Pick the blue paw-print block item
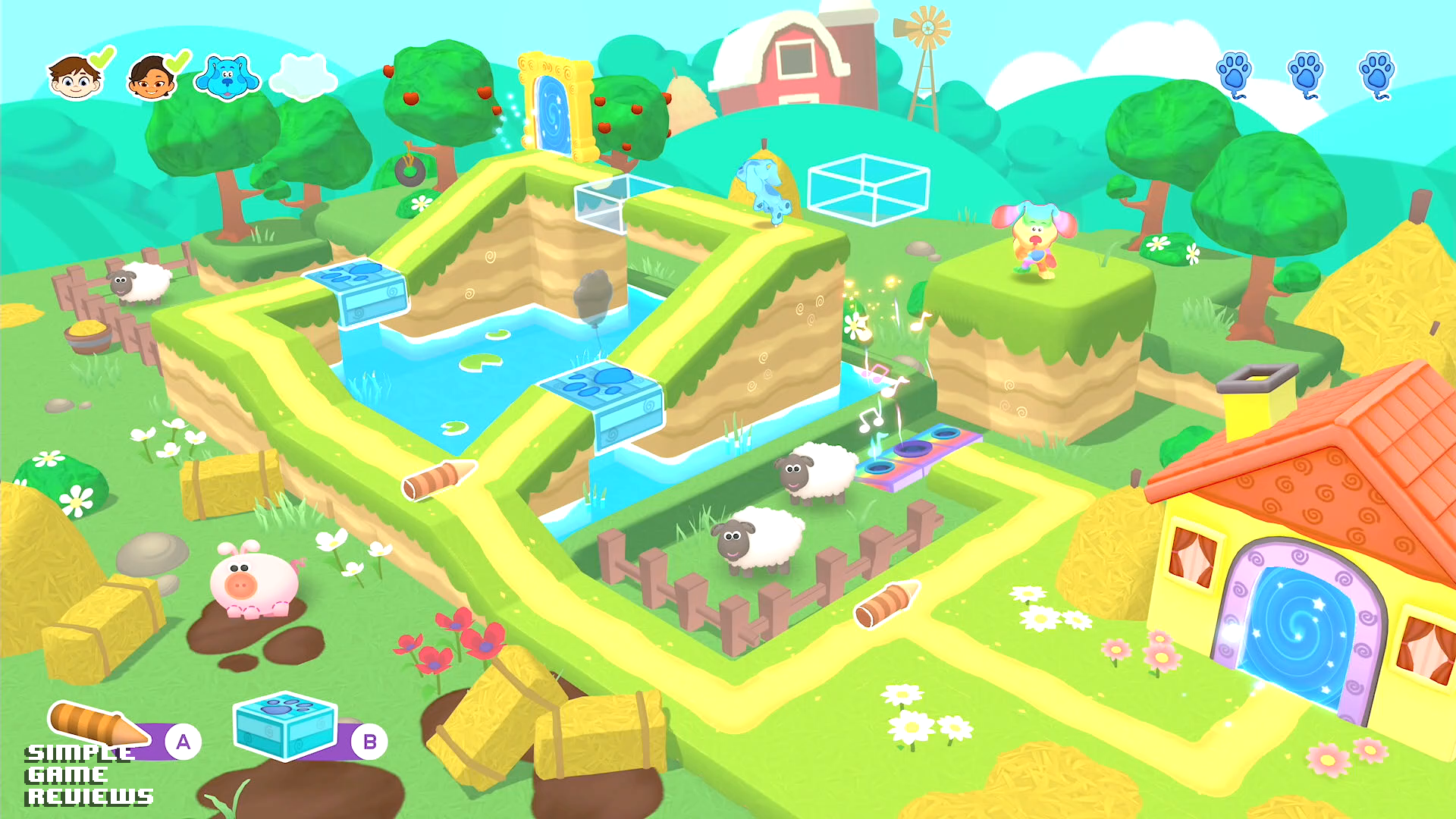The width and height of the screenshot is (1456, 819). tap(285, 725)
